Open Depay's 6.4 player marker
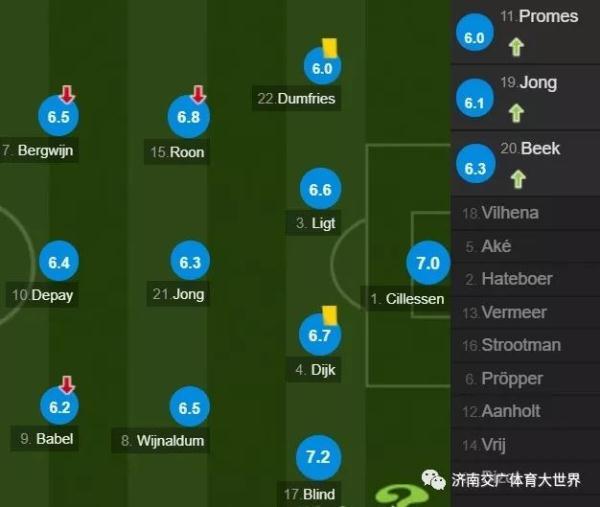Image resolution: width=600 pixels, height=507 pixels. pos(58,263)
